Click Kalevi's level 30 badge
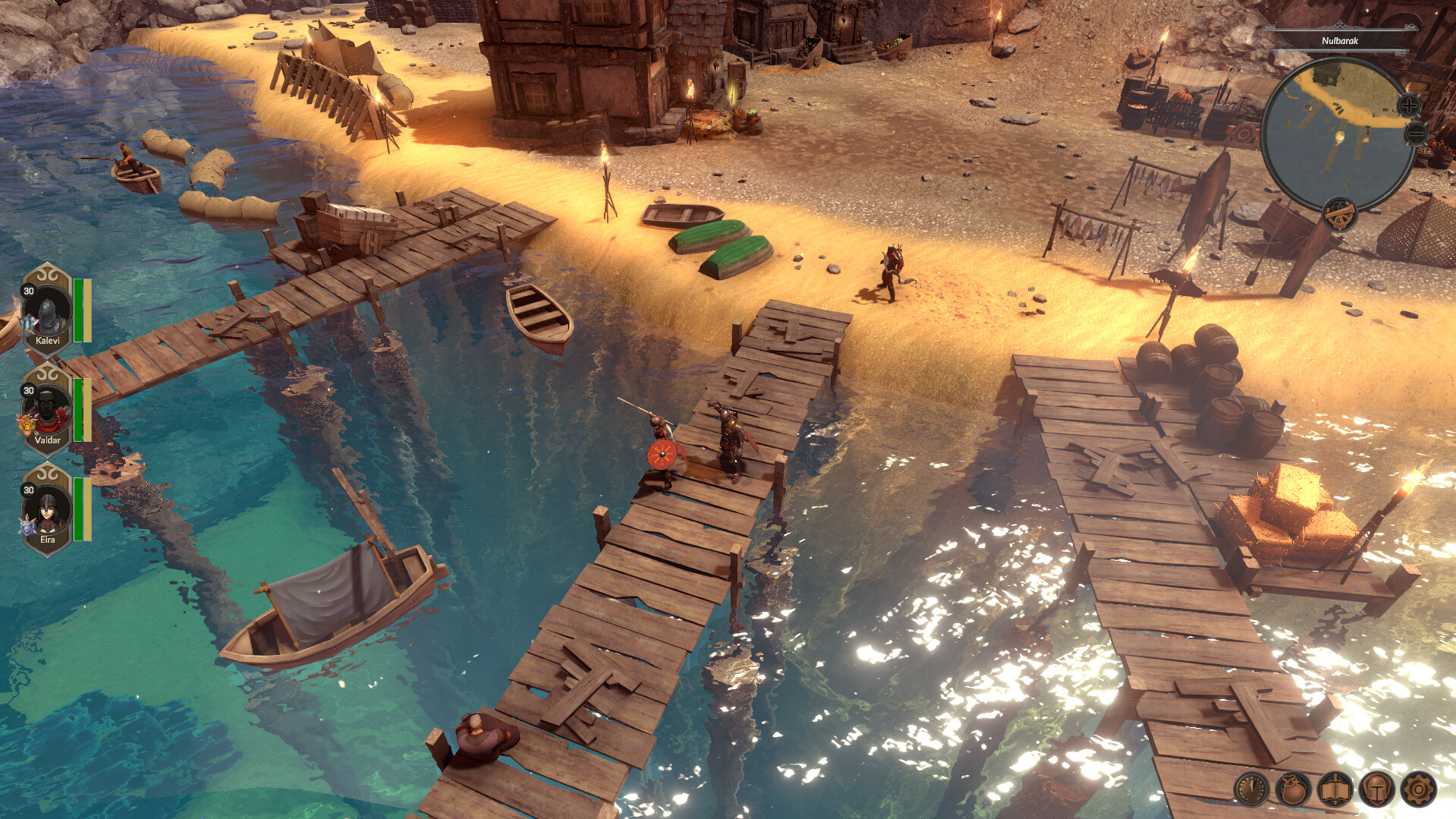 click(28, 292)
